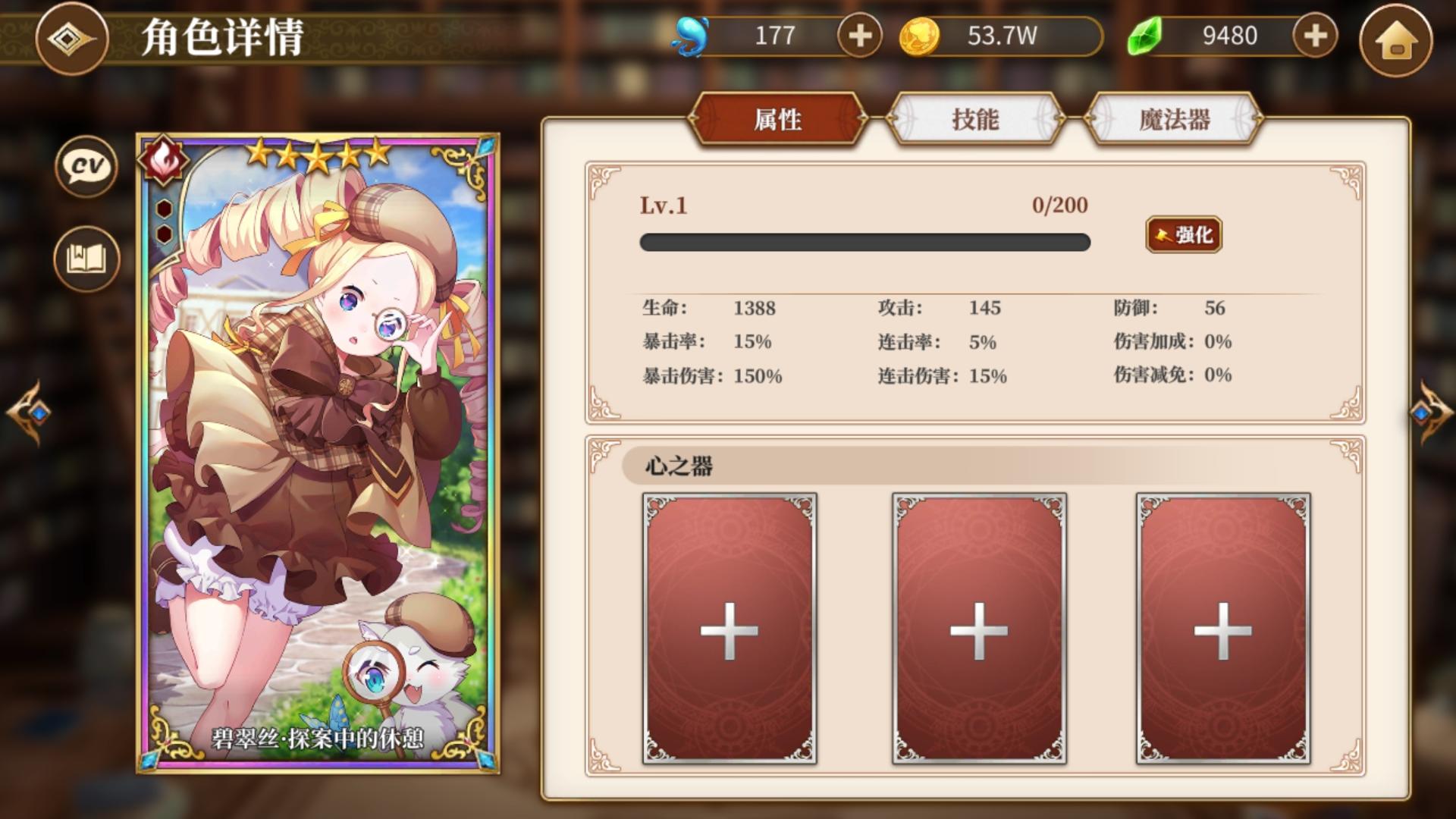Tap the plus beside the water-drop counter
The image size is (1456, 819).
(x=859, y=34)
